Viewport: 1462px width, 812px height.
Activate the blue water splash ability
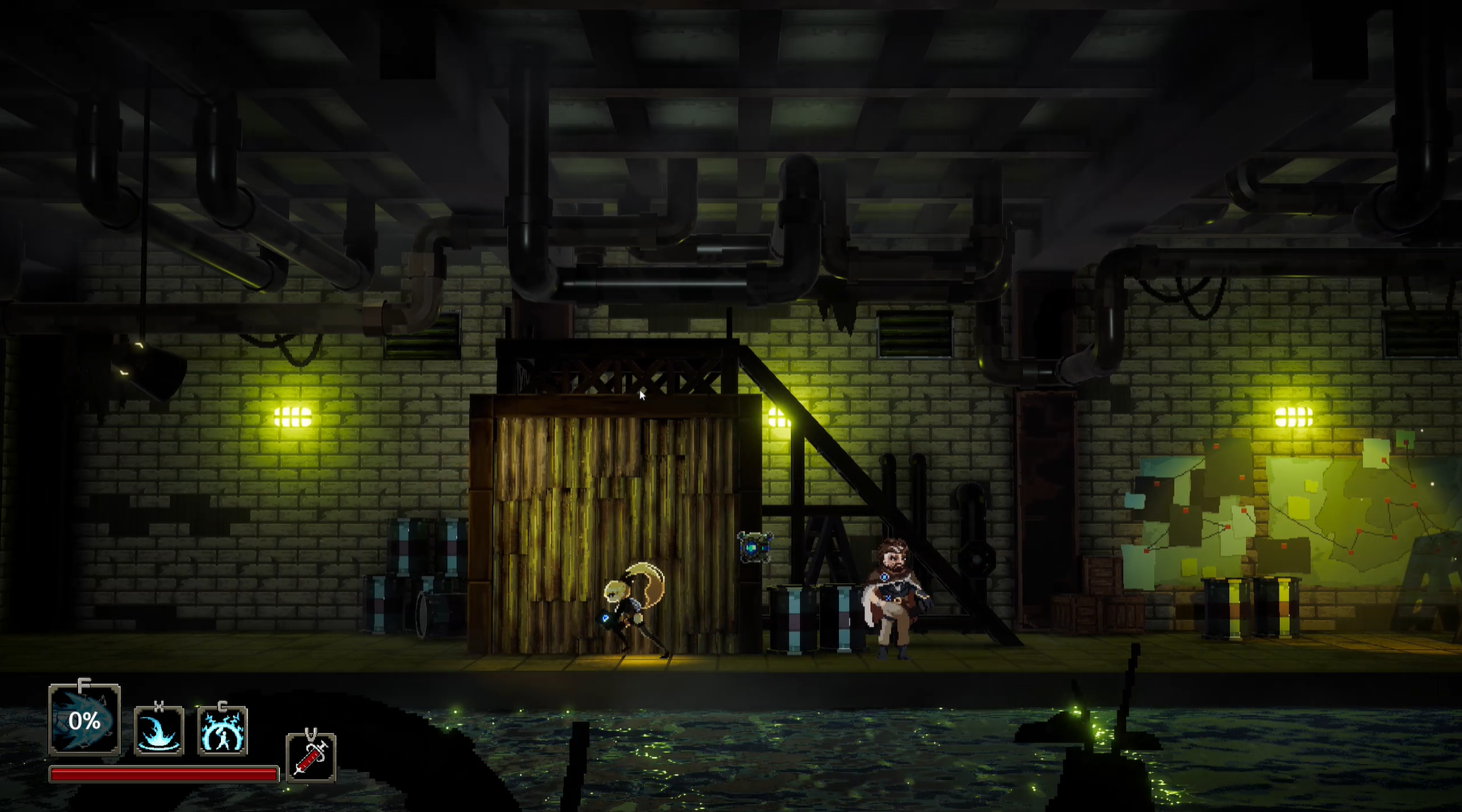point(159,731)
